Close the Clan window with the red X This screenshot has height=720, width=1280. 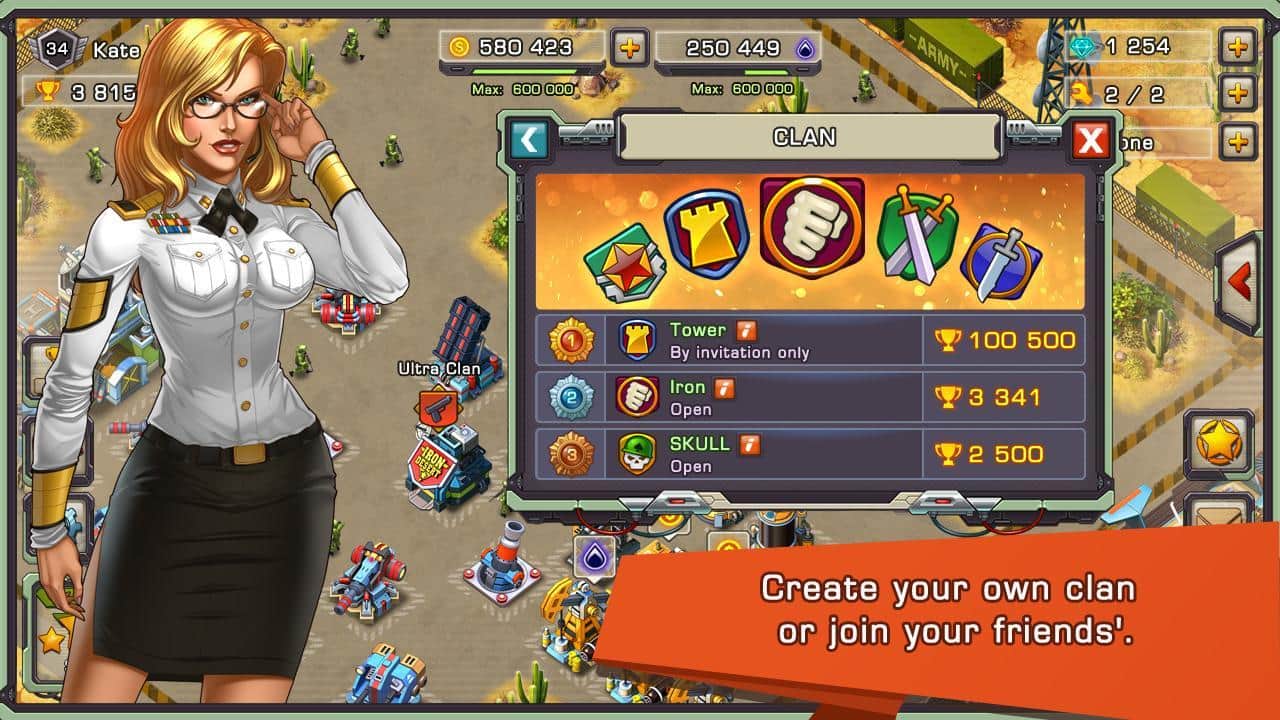(x=1090, y=141)
